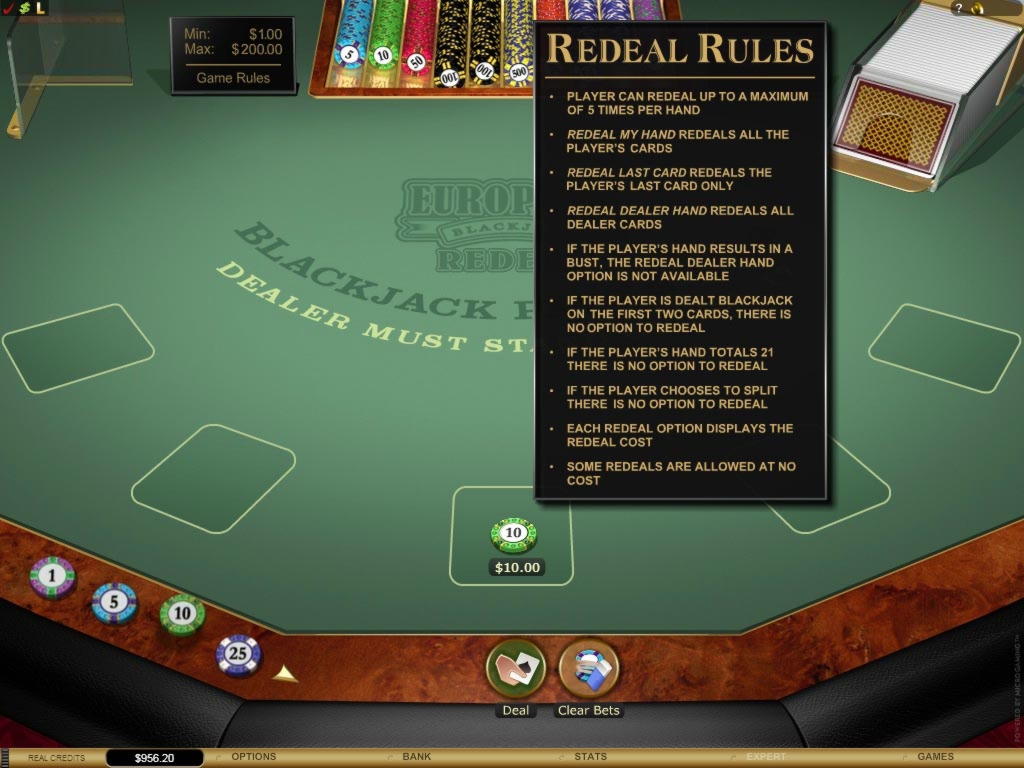
Task: Click the red checkmark icon
Action: tap(8, 8)
